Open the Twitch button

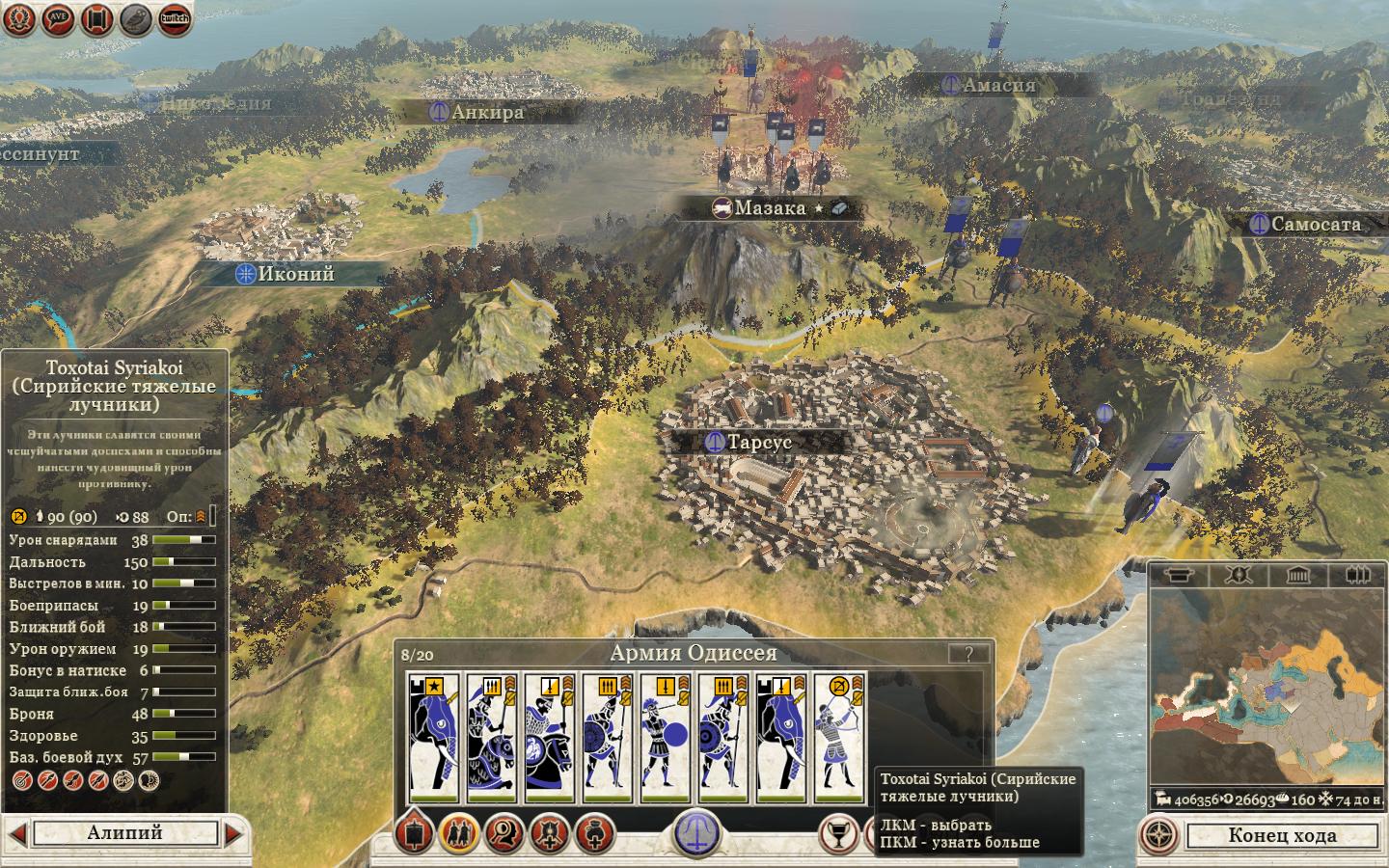175,18
